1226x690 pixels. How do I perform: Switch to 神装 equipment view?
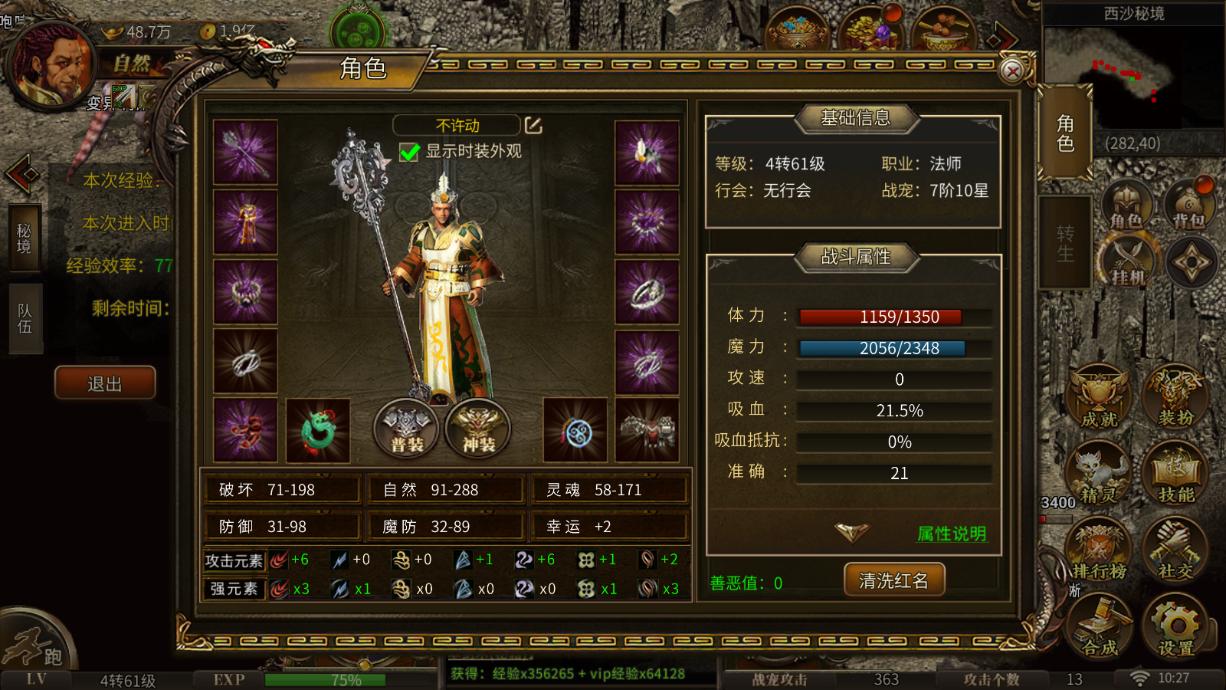click(478, 428)
